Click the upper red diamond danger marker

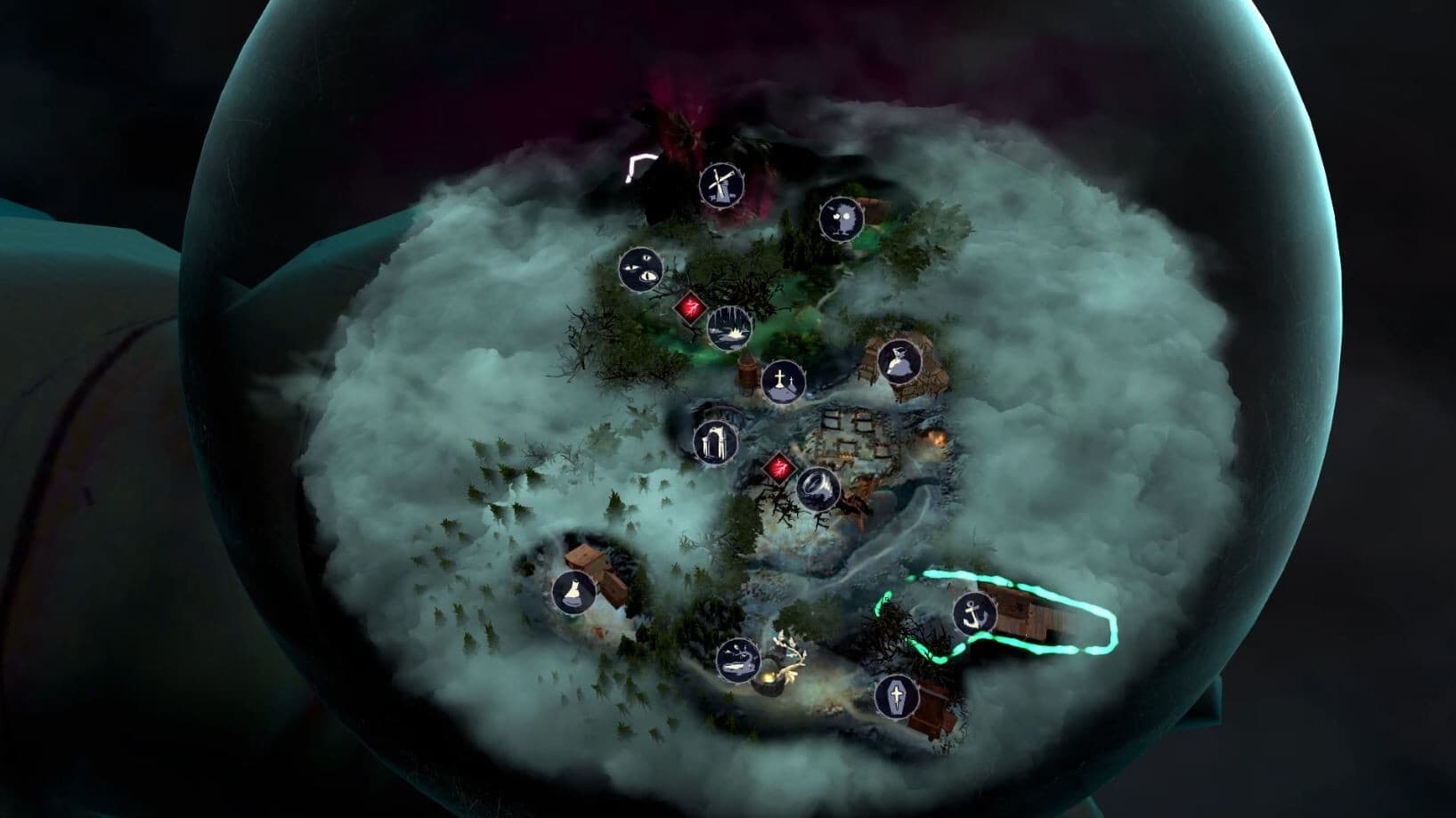pyautogui.click(x=691, y=306)
